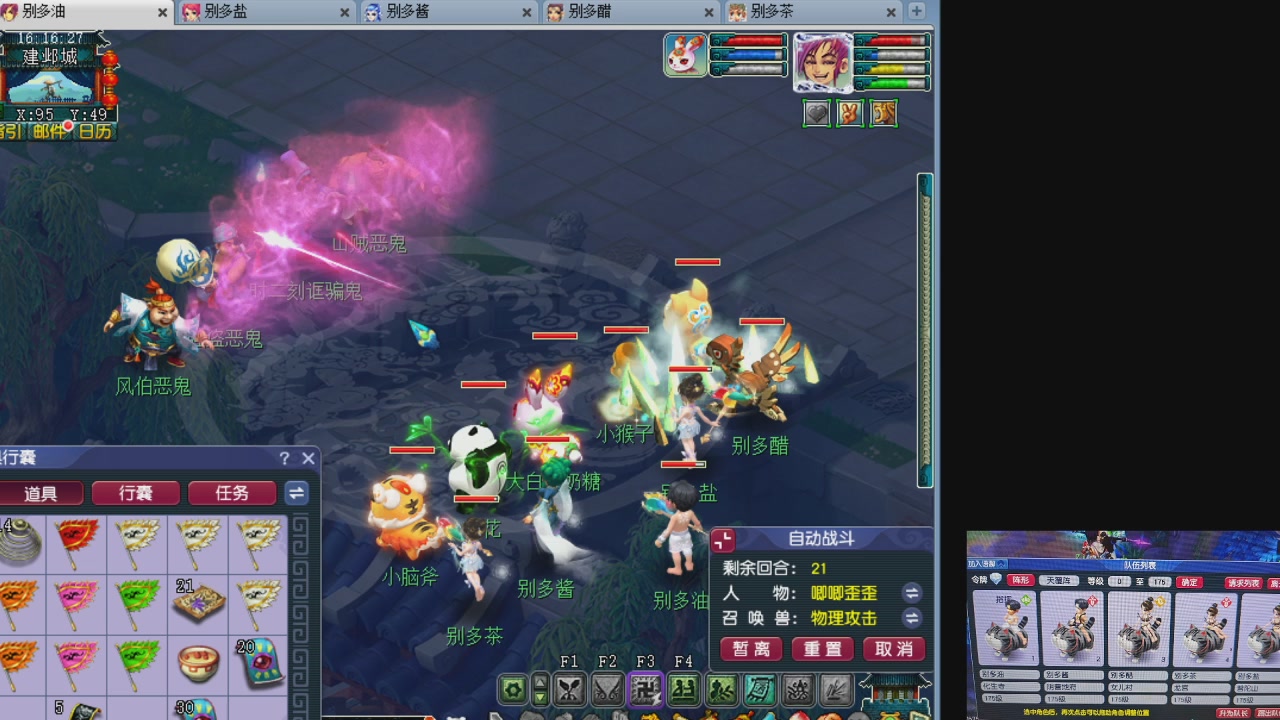Select the F2 skill icon on the hotbar
This screenshot has width=1280, height=720.
pyautogui.click(x=607, y=688)
